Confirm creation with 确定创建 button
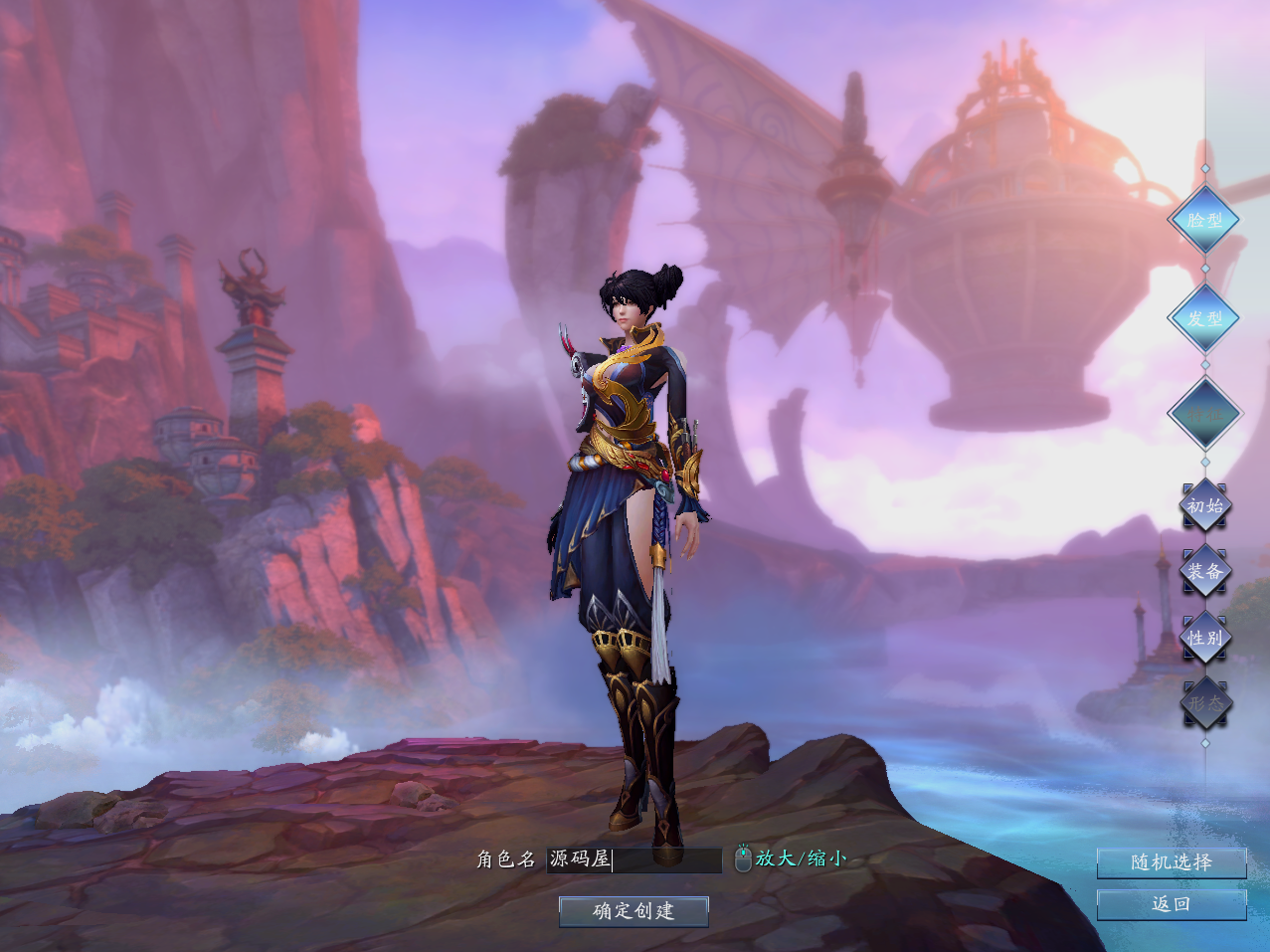 pyautogui.click(x=634, y=911)
